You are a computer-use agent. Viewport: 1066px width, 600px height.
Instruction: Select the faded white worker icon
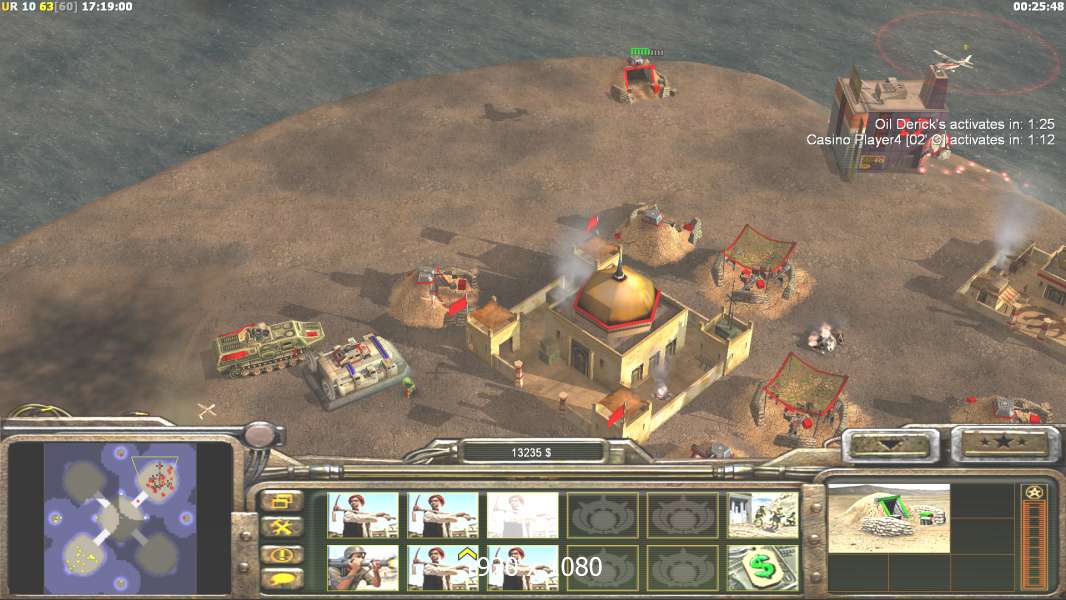click(522, 515)
